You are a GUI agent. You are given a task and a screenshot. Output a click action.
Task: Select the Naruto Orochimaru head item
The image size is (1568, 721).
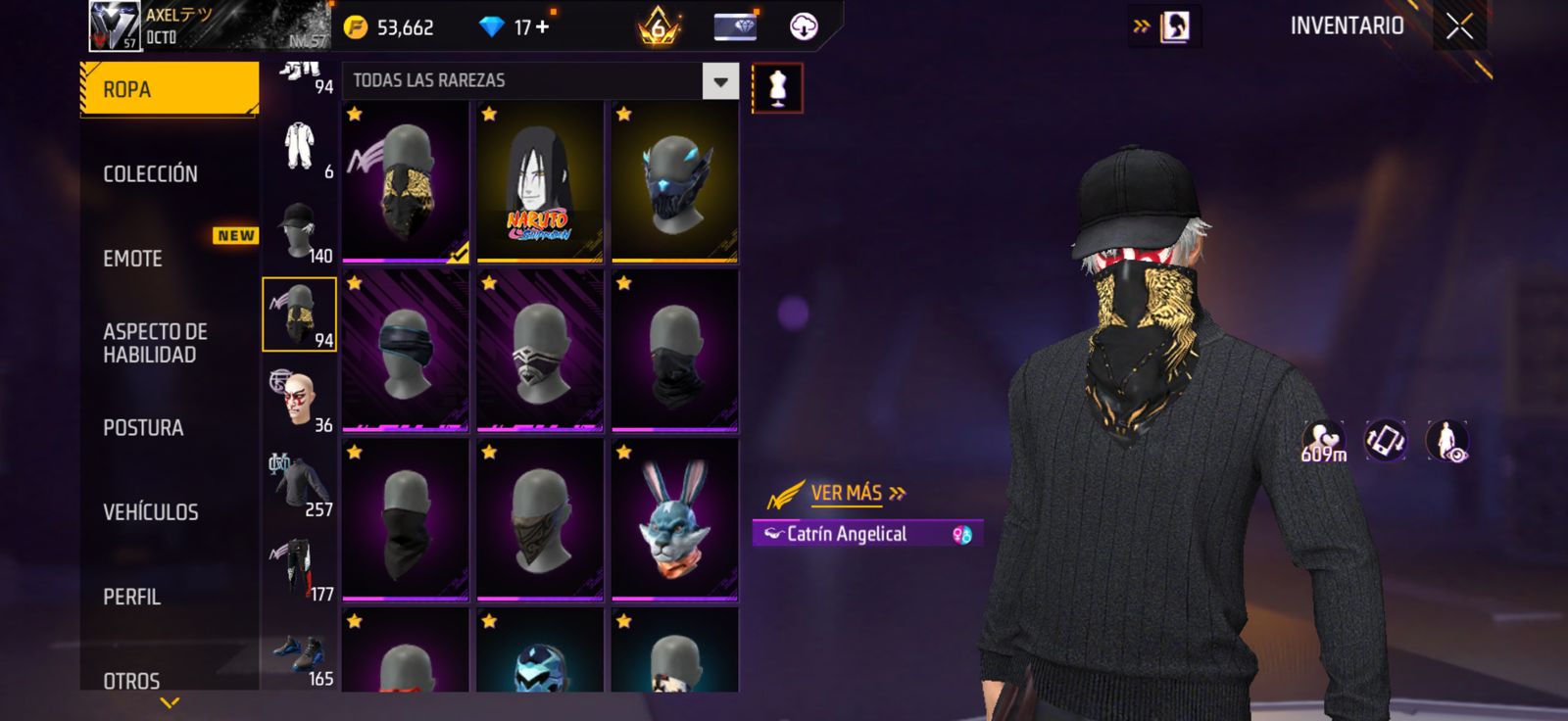[539, 182]
